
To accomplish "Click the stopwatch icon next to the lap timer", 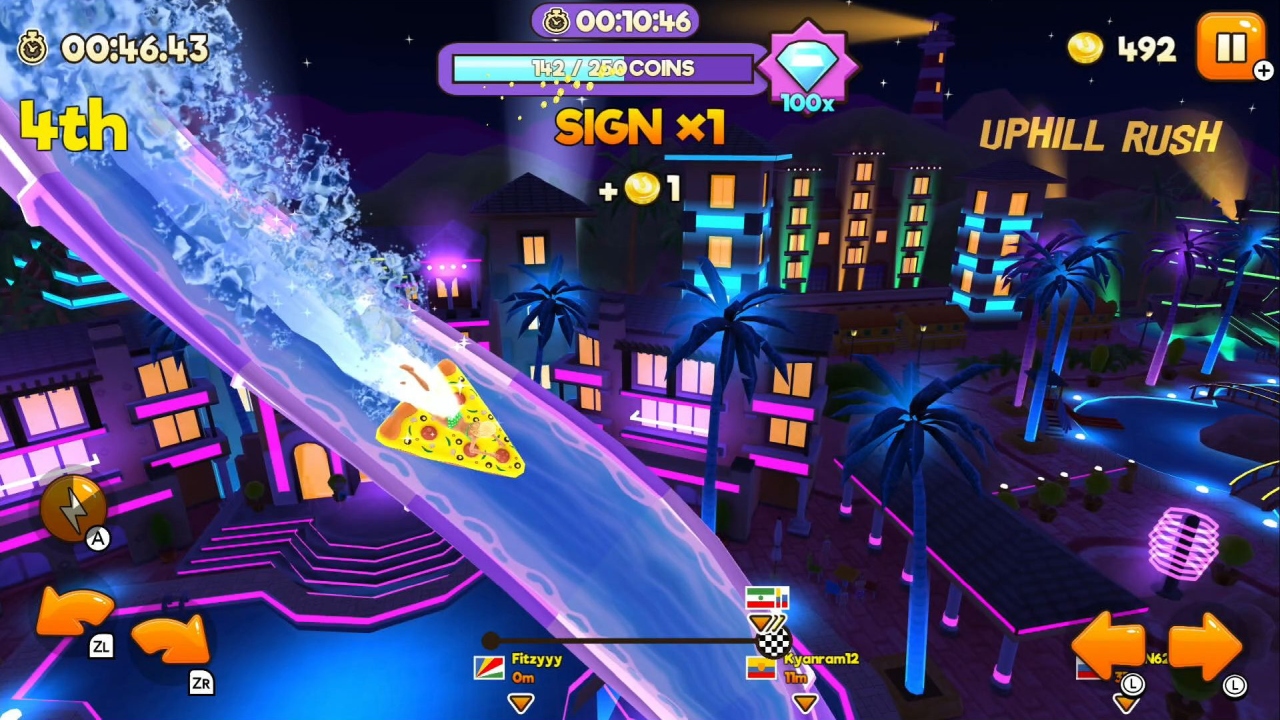I will point(30,48).
